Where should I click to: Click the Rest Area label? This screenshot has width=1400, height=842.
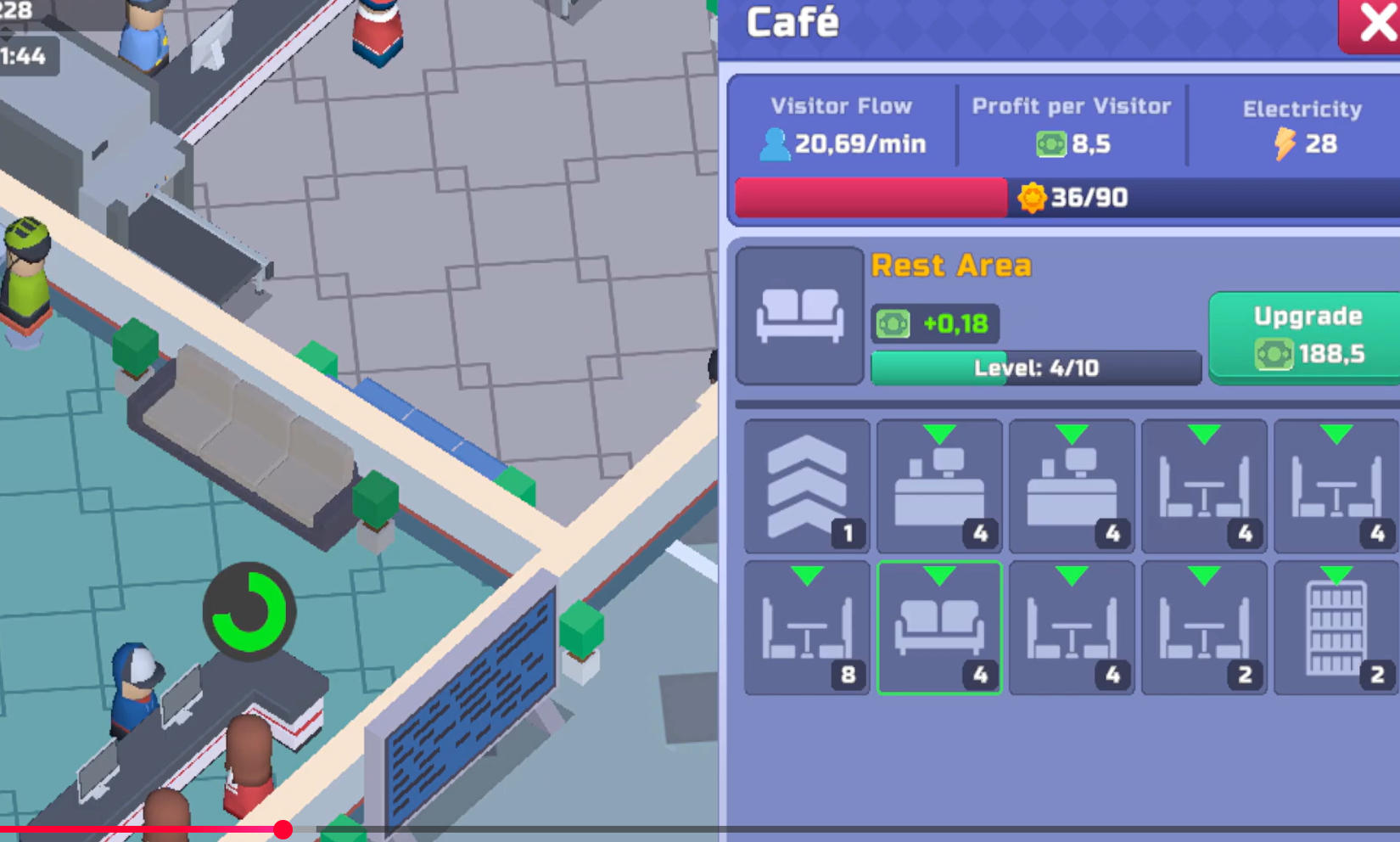click(952, 265)
